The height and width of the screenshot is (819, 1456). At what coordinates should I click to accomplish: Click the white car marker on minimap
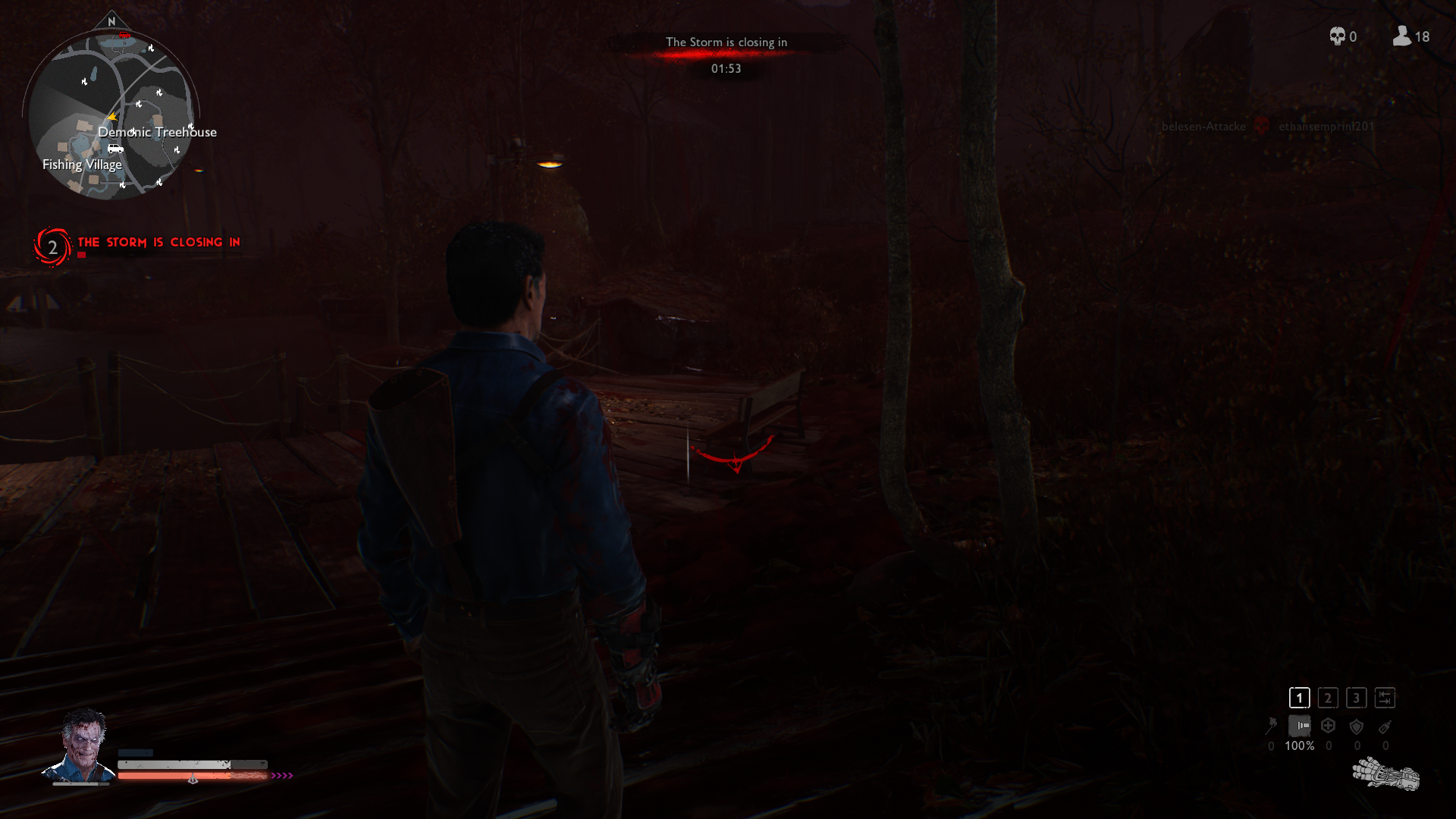point(115,149)
